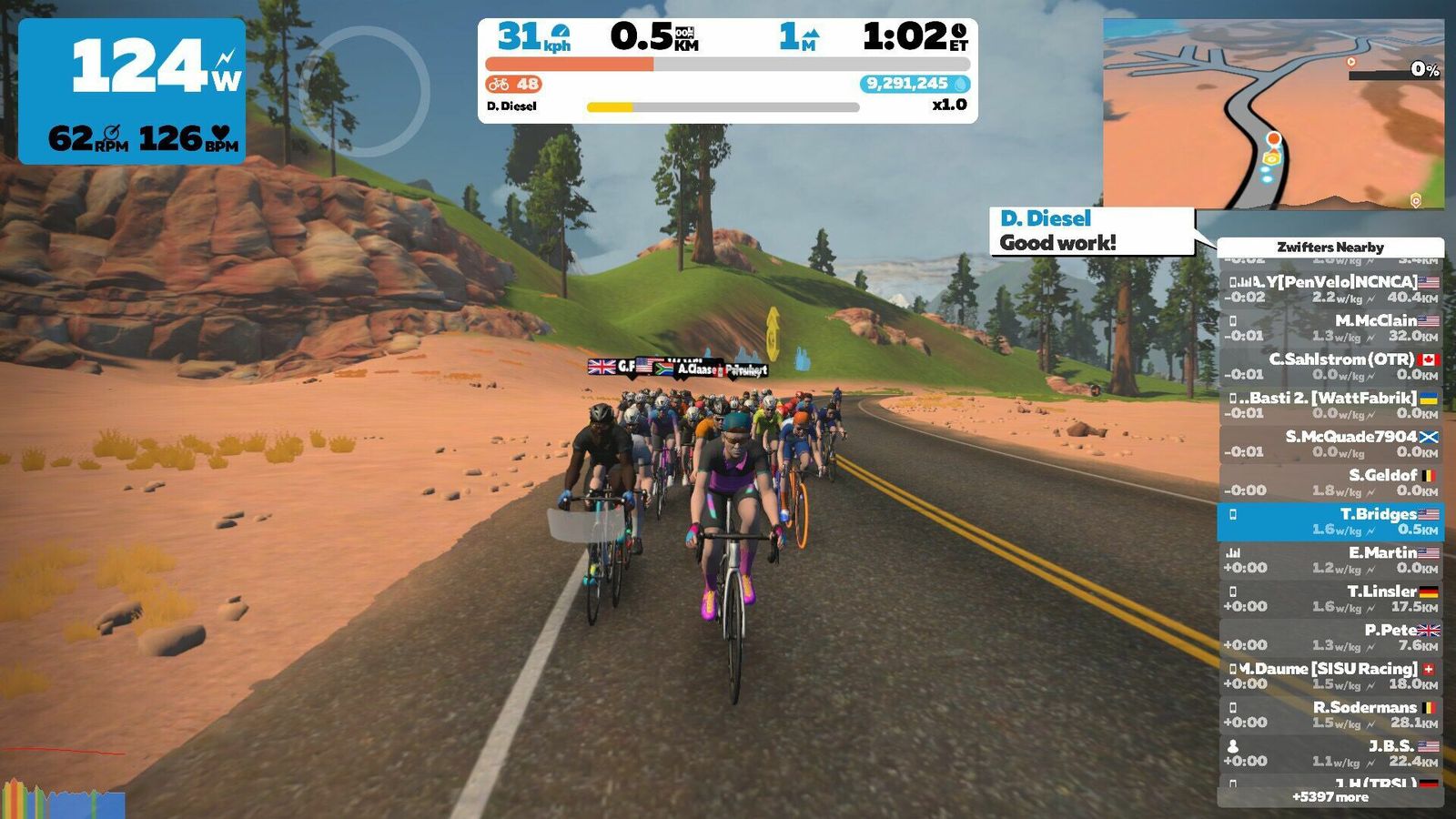Select M.McClain in Zwifters Nearby list
Viewport: 1456px width, 819px height.
tap(1330, 328)
